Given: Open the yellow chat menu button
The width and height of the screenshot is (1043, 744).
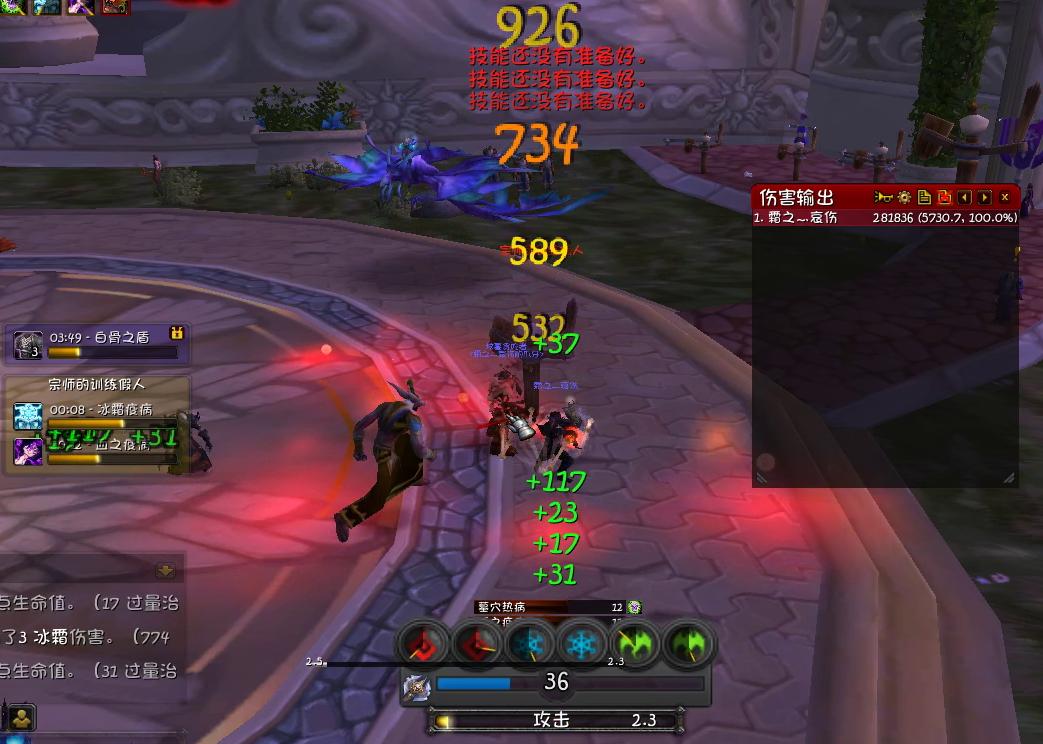Looking at the screenshot, I should click(21, 716).
